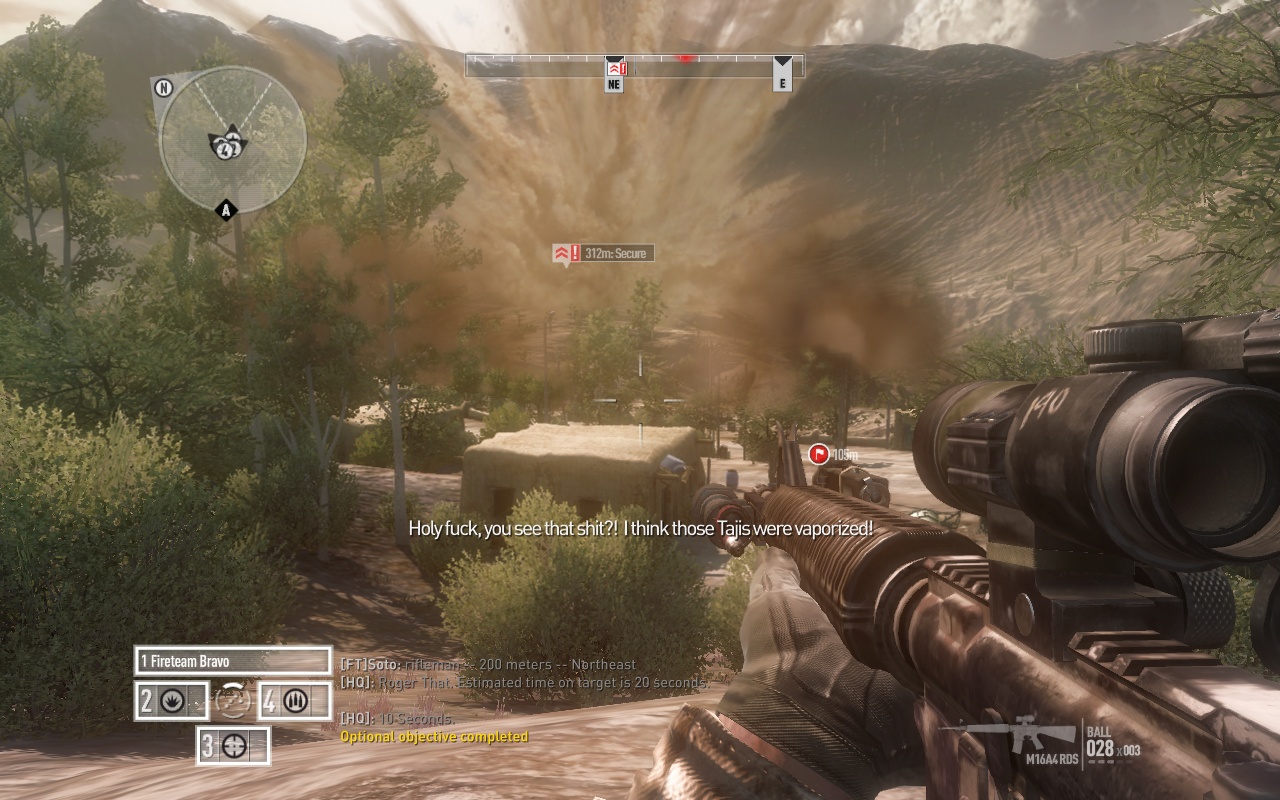
Task: Click the chevron objective icon above 312m
Action: 559,253
